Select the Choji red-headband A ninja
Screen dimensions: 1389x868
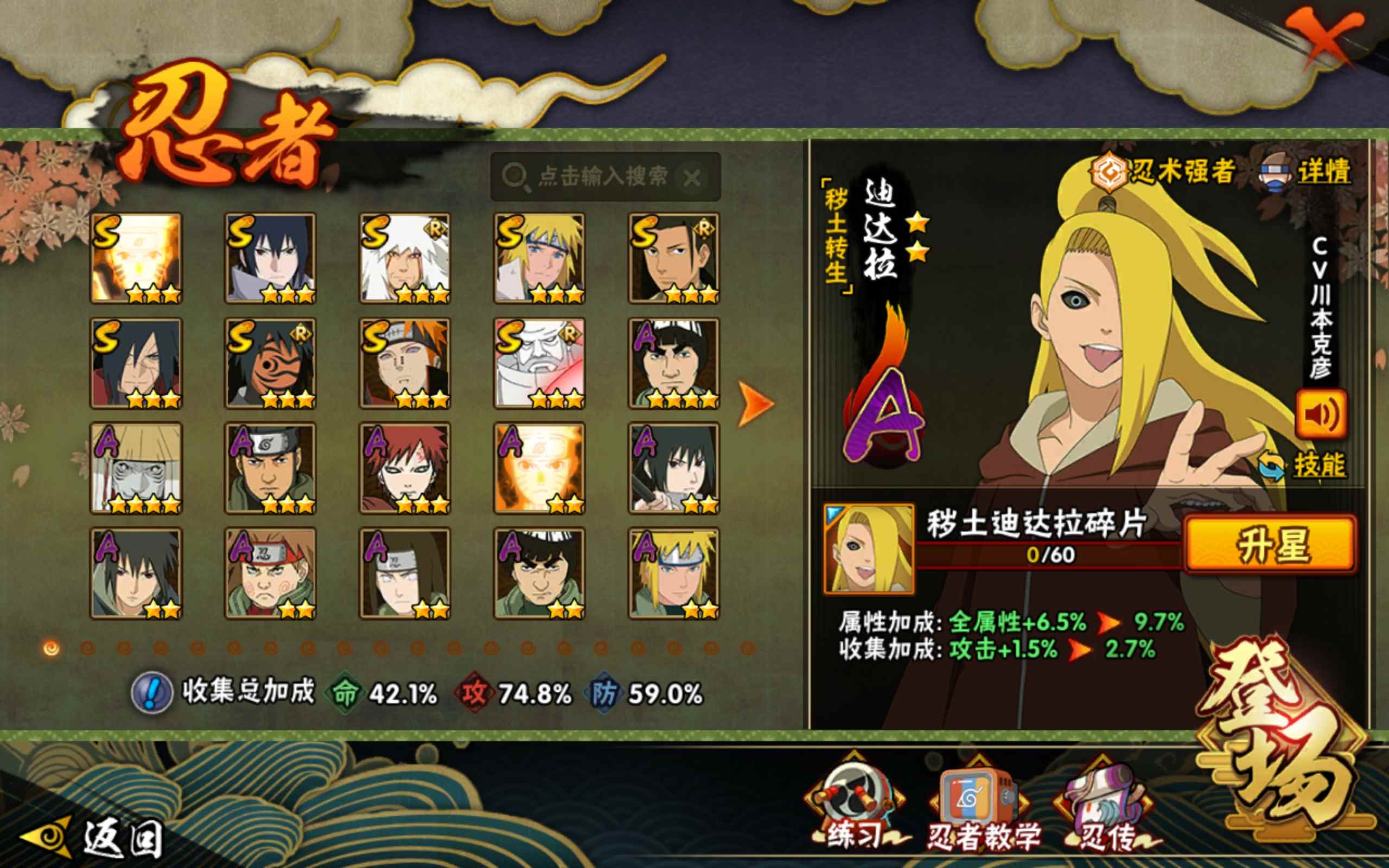(x=270, y=573)
